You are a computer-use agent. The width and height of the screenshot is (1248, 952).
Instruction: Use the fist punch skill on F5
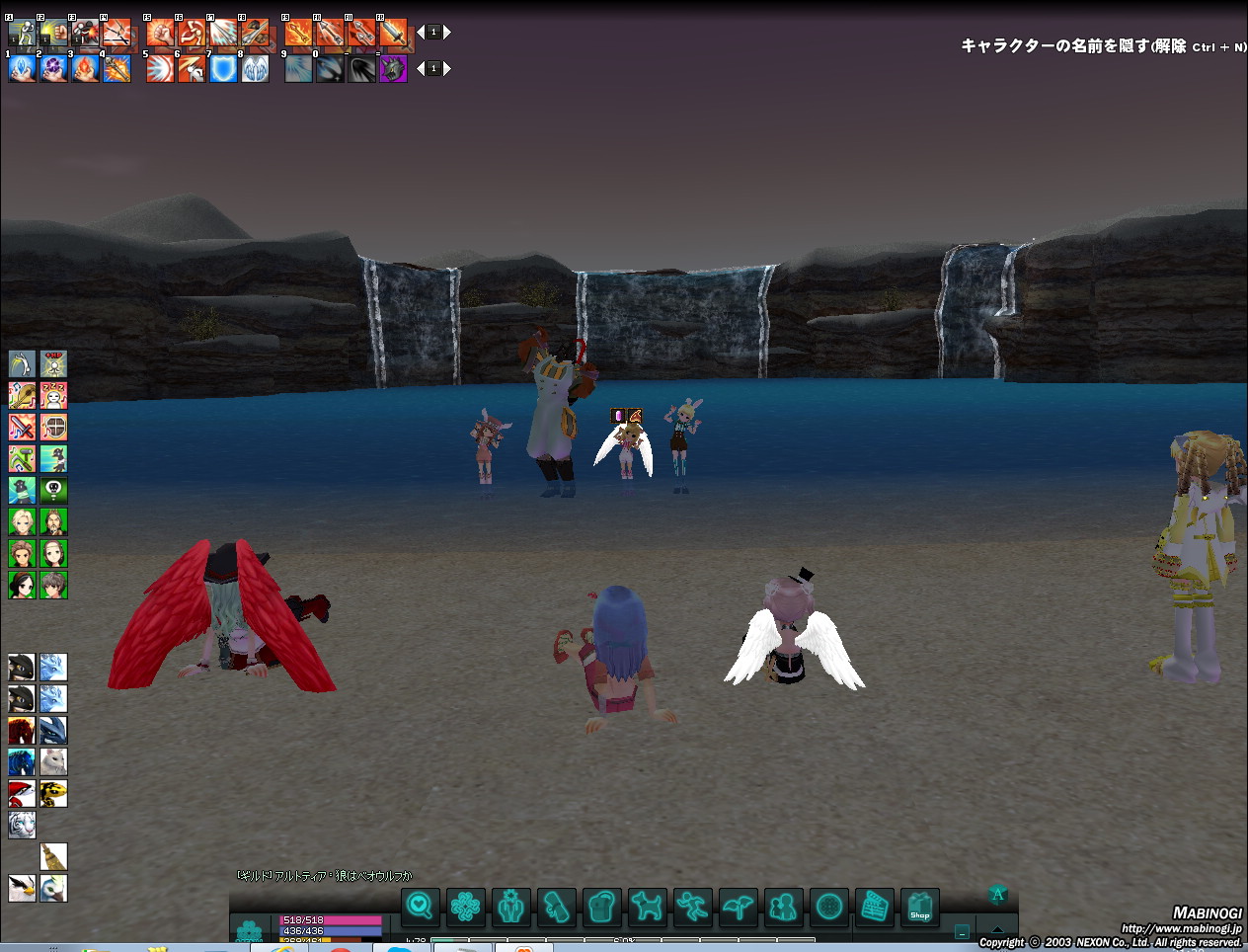(160, 33)
